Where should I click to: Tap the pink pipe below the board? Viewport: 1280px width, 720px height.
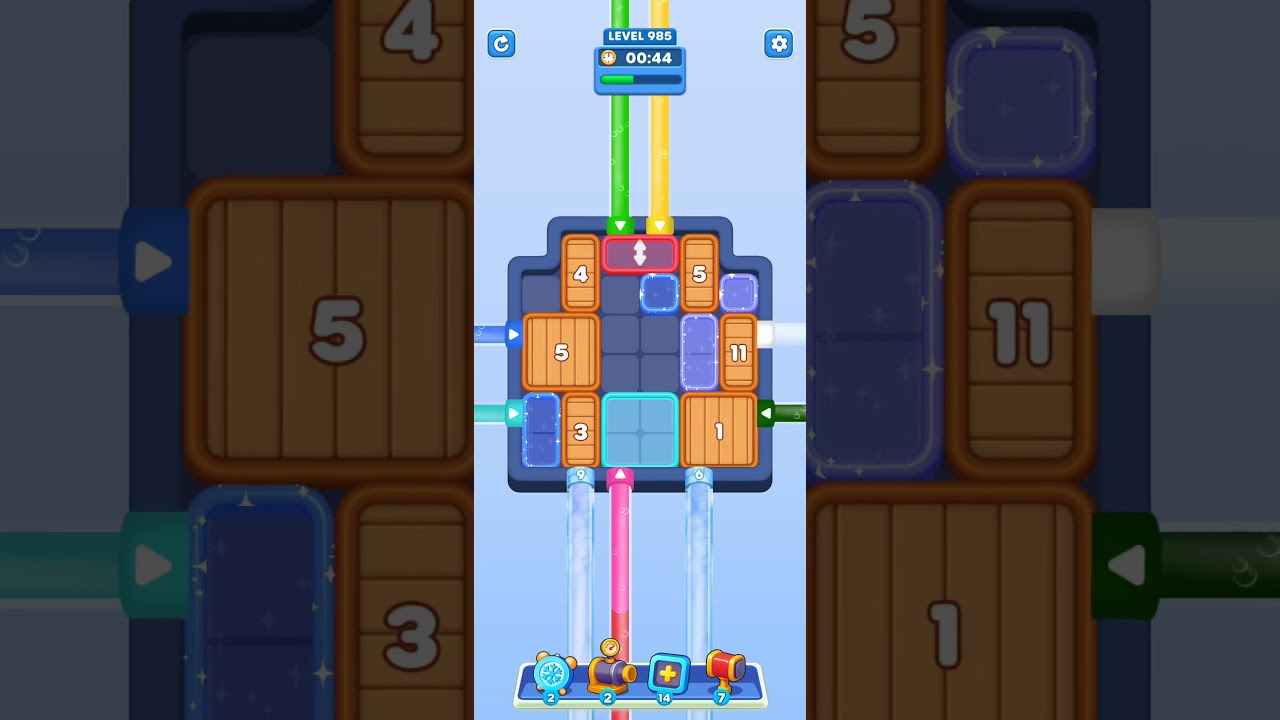click(618, 560)
